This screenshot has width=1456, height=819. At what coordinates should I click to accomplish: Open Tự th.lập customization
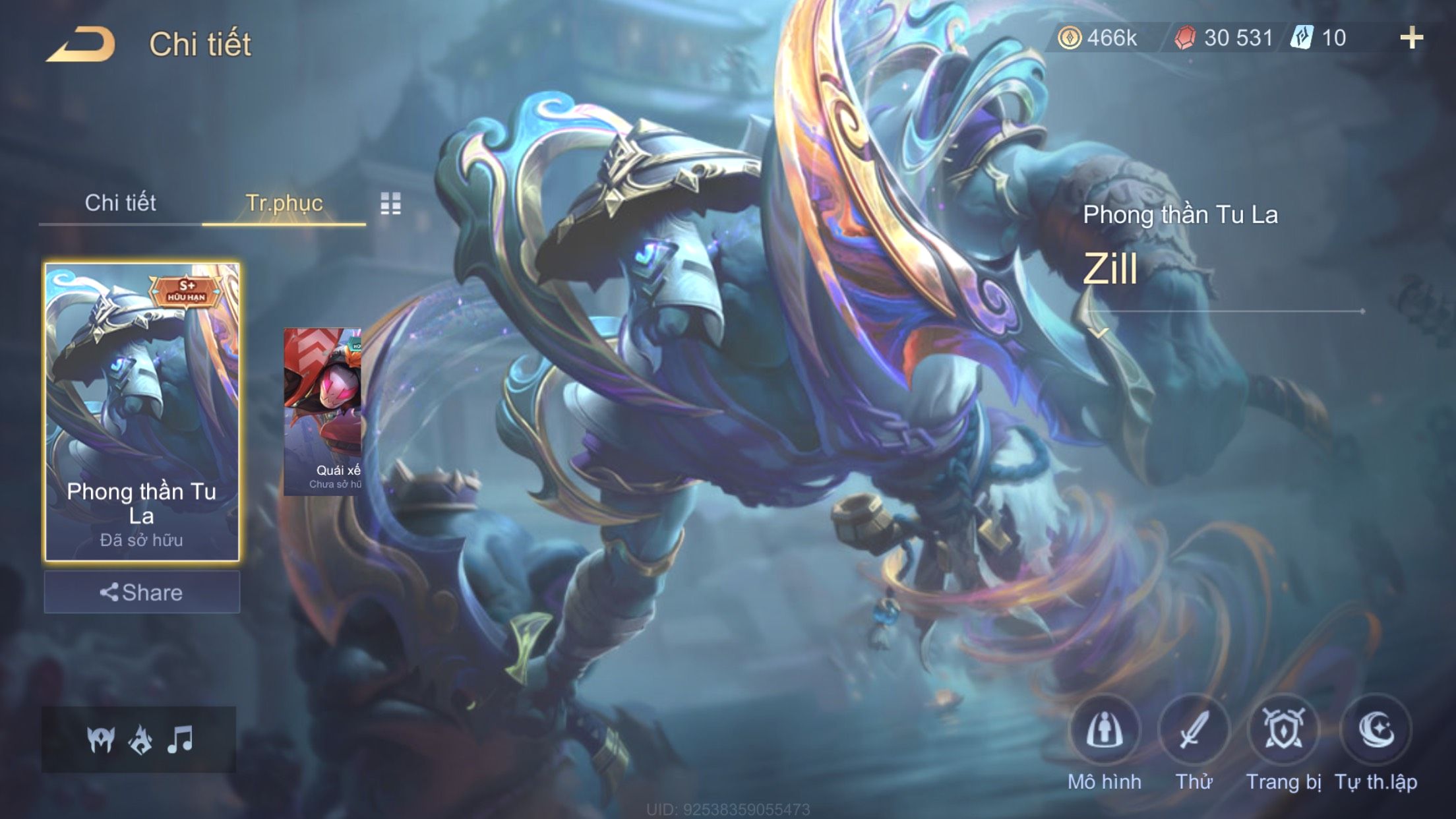(1376, 731)
